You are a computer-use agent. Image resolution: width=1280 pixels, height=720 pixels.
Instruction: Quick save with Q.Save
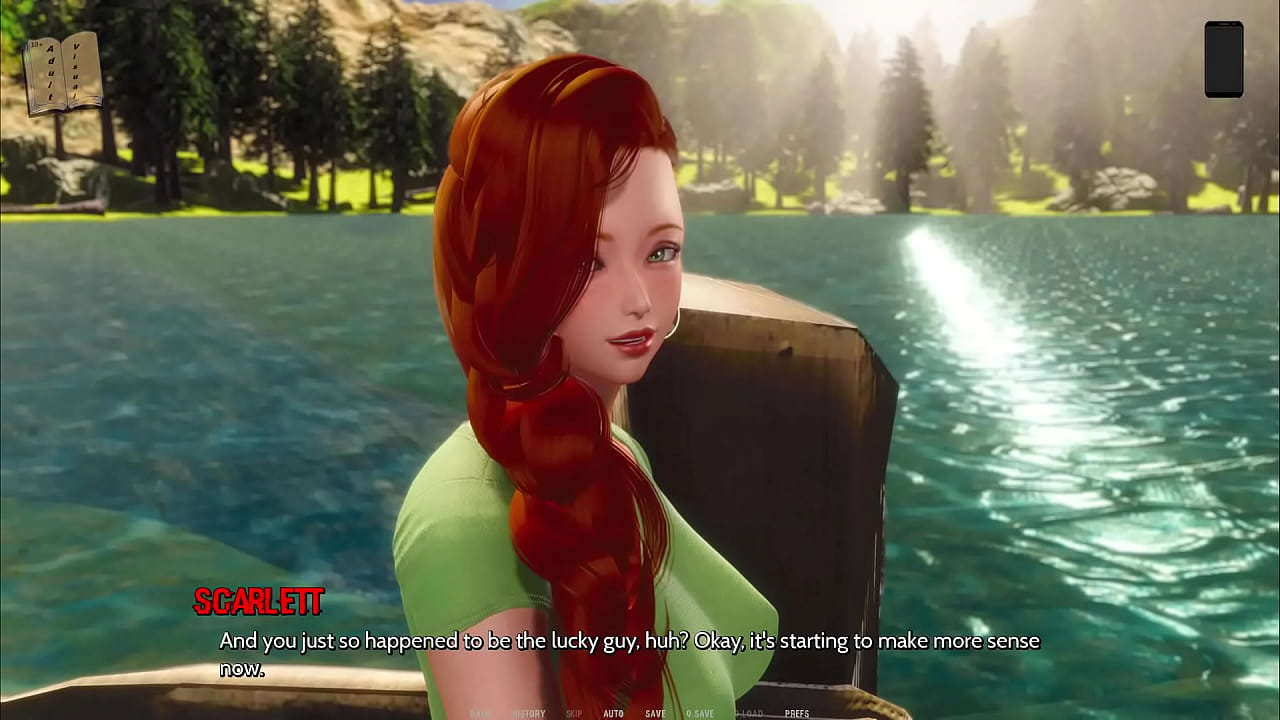click(700, 714)
